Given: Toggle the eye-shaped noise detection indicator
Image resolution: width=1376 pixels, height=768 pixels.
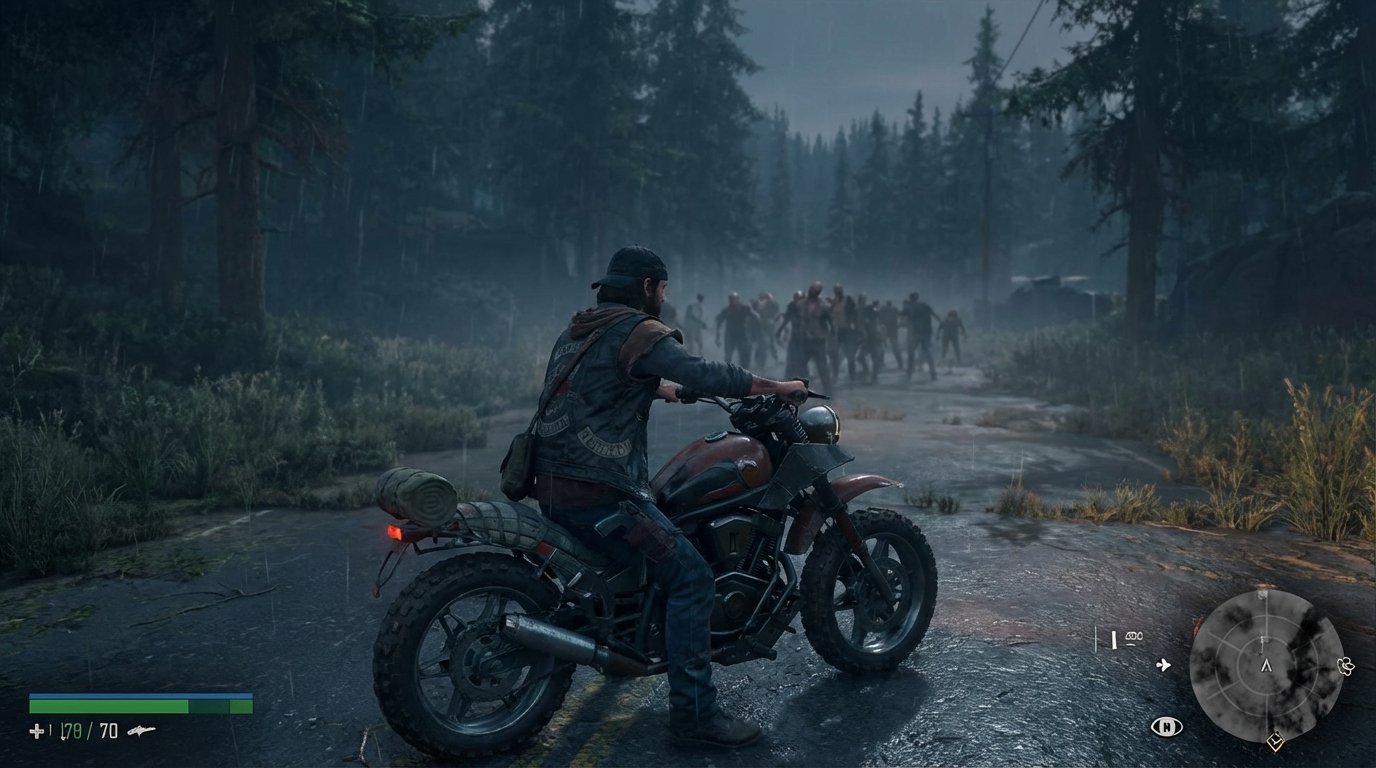Looking at the screenshot, I should [1166, 726].
